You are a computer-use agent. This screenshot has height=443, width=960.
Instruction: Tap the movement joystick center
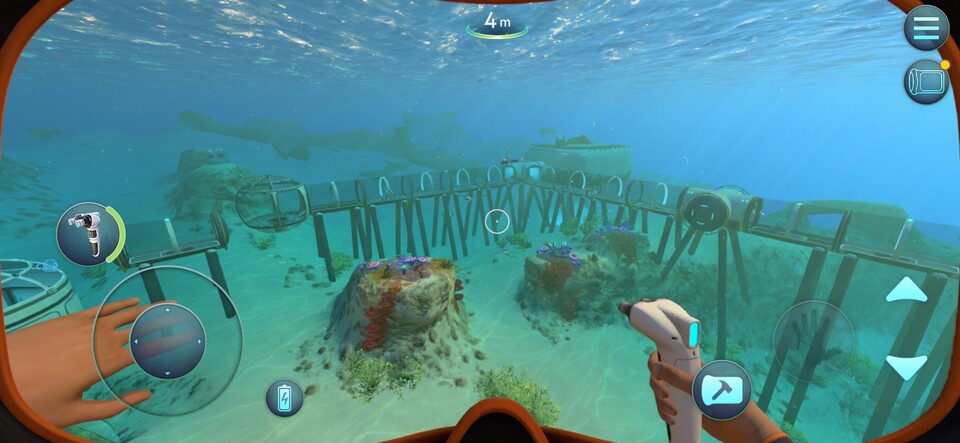tap(167, 340)
